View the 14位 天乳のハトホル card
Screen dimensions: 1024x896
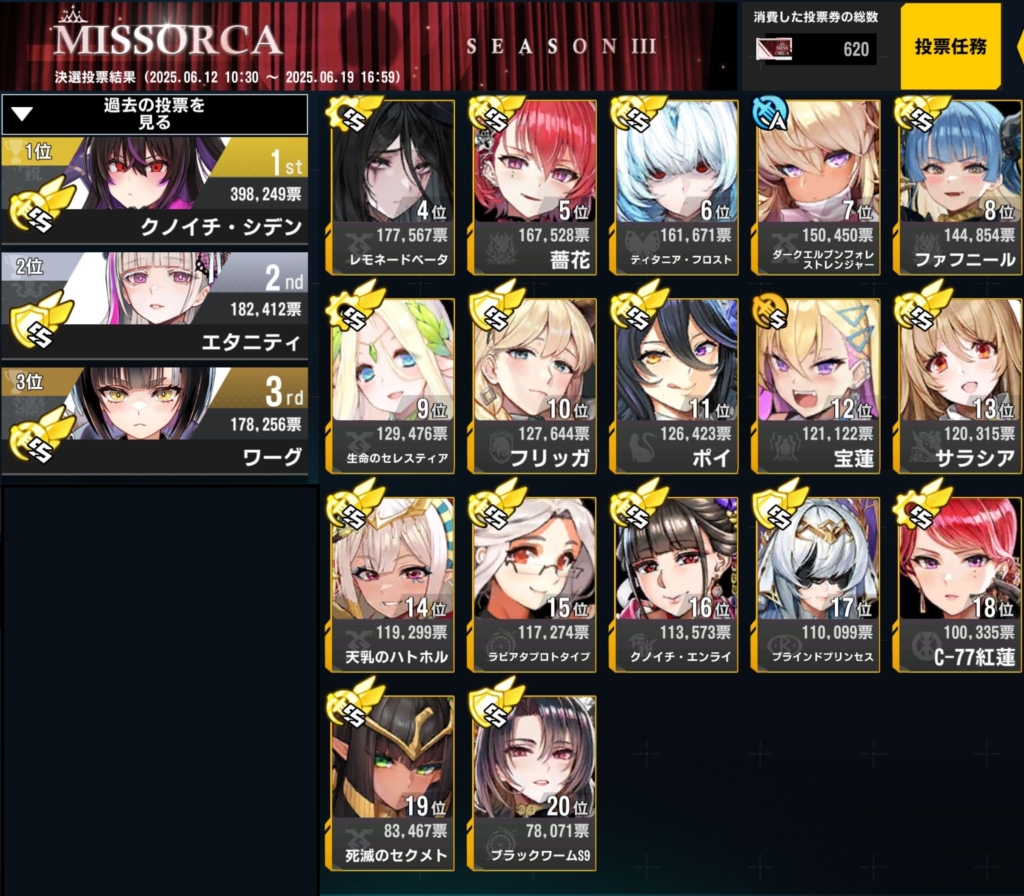[393, 585]
